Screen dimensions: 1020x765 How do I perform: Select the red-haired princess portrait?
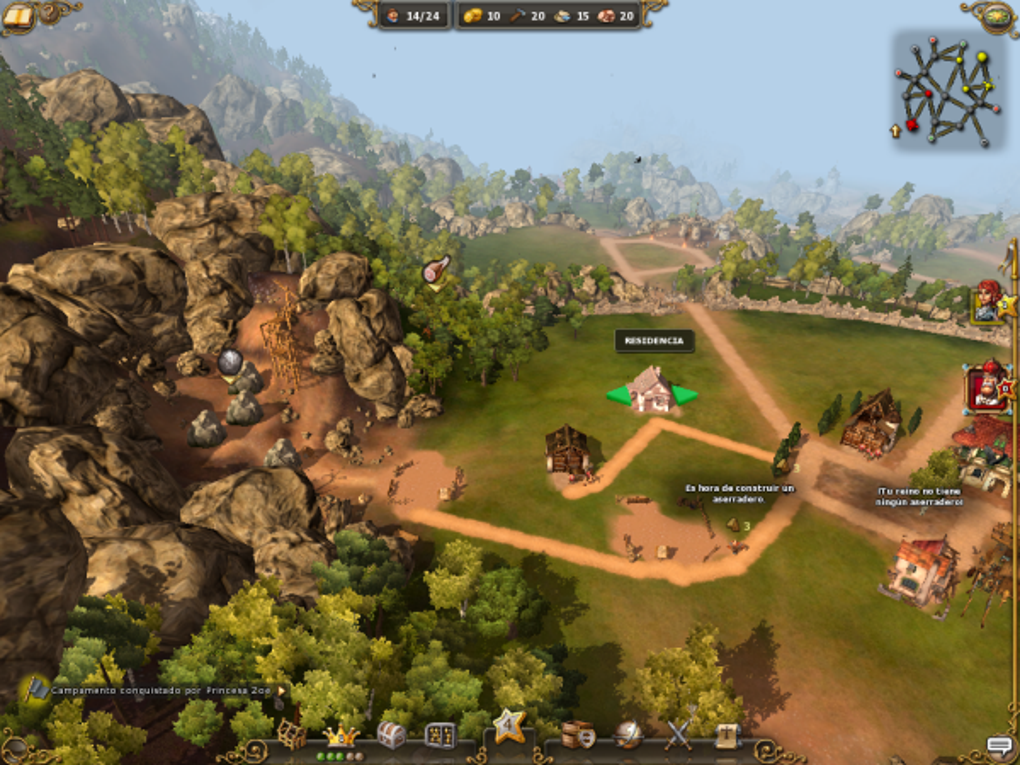coord(988,300)
